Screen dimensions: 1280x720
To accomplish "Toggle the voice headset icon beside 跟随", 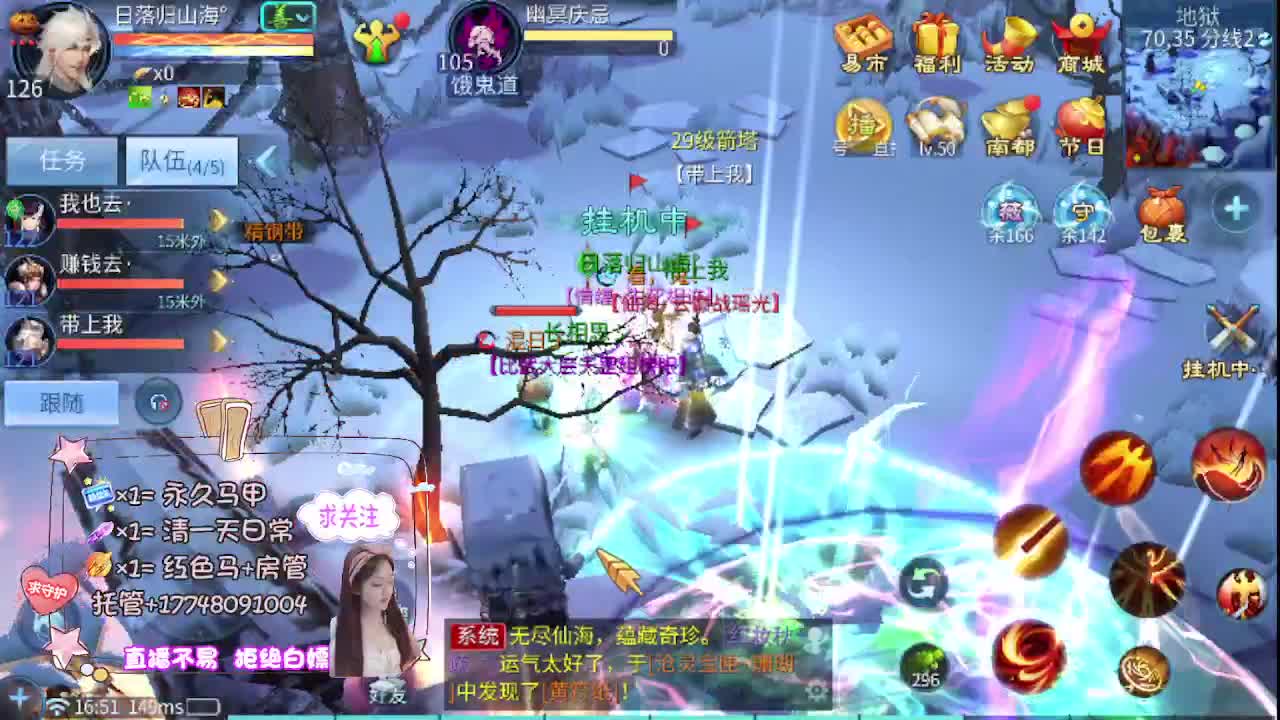I will point(156,401).
